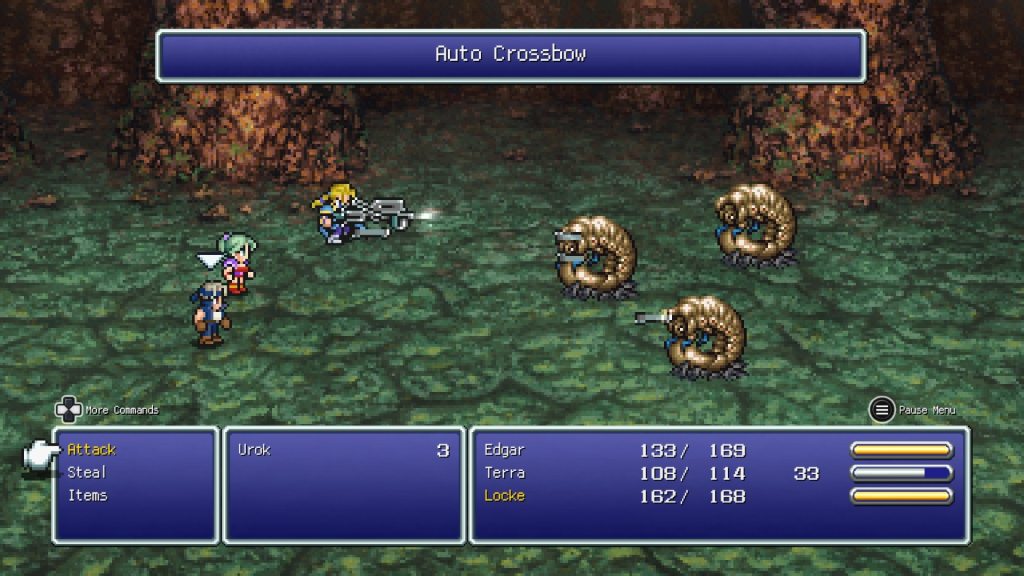This screenshot has width=1024, height=576.
Task: Open the Items command
Action: tap(88, 495)
